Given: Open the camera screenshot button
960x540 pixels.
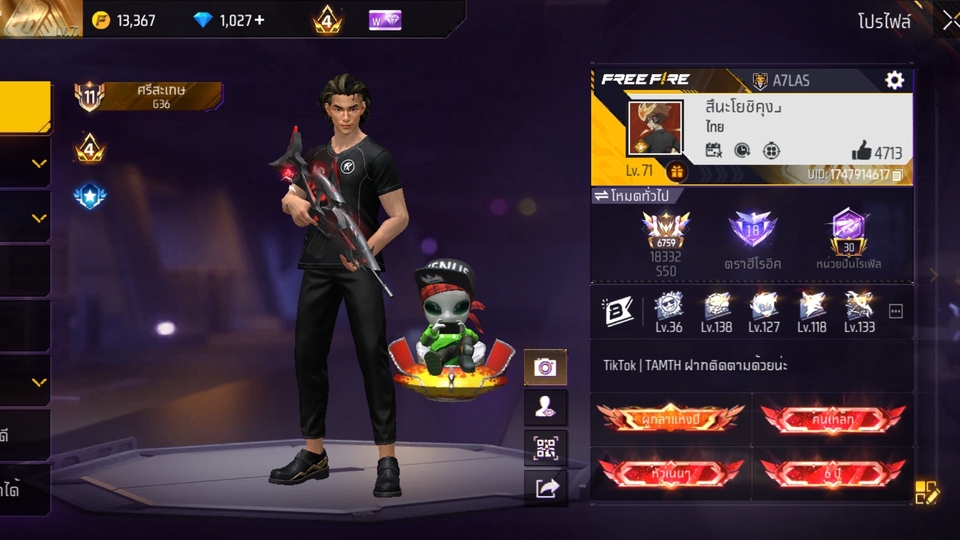Looking at the screenshot, I should pyautogui.click(x=545, y=367).
